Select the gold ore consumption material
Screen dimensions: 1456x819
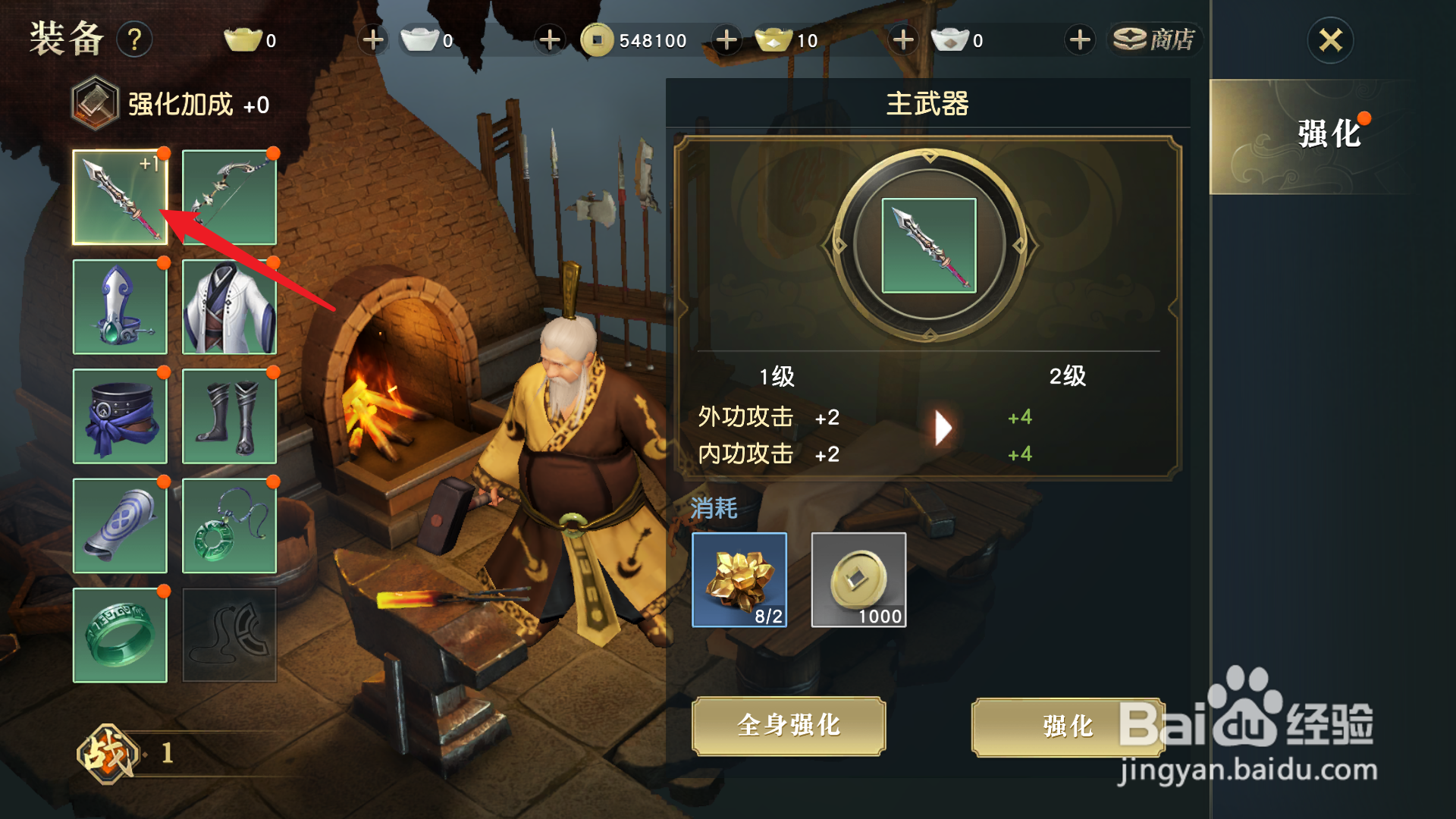pyautogui.click(x=739, y=580)
